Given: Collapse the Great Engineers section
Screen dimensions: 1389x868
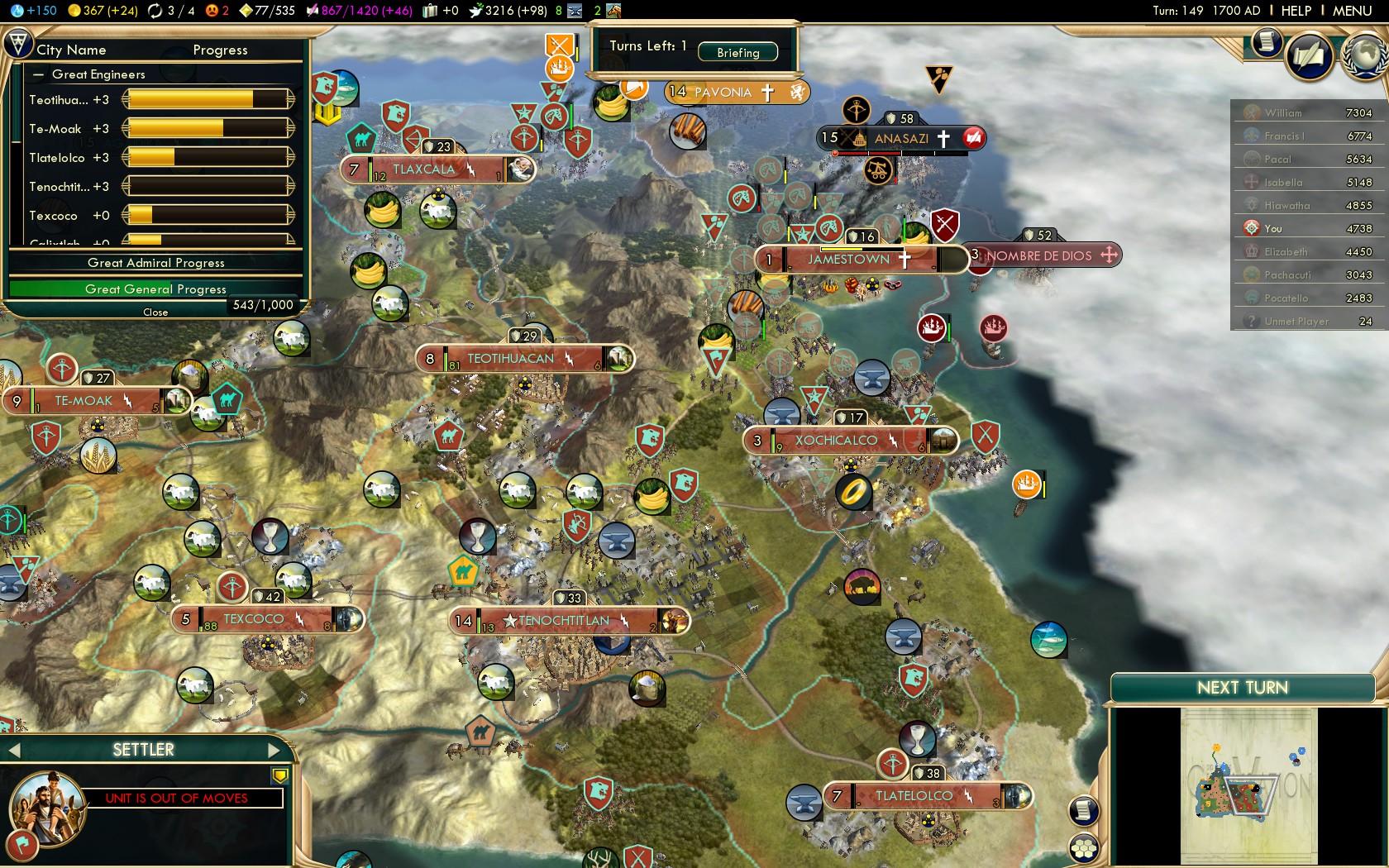Looking at the screenshot, I should (x=38, y=74).
